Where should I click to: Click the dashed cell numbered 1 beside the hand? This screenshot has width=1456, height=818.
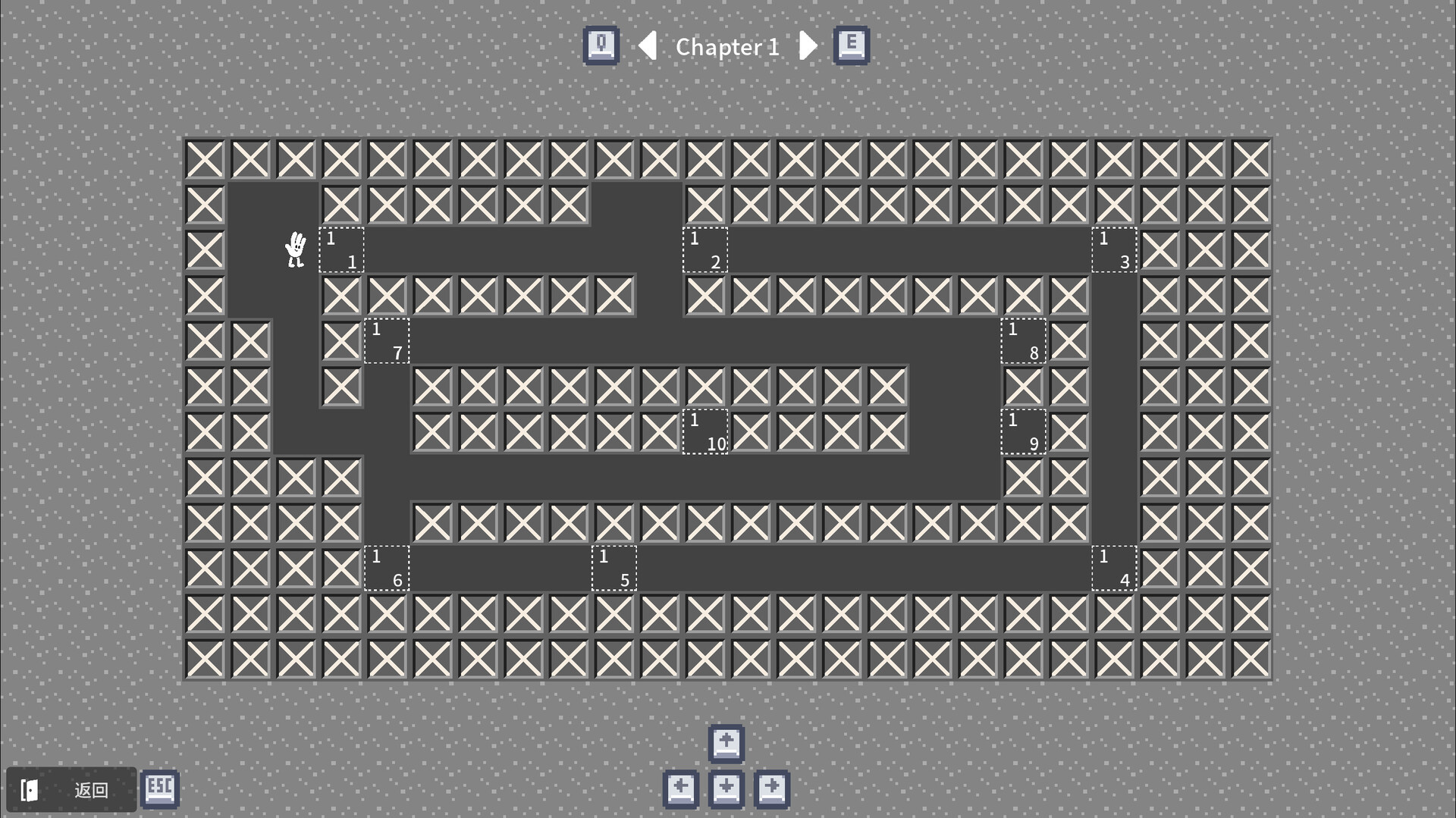[341, 250]
